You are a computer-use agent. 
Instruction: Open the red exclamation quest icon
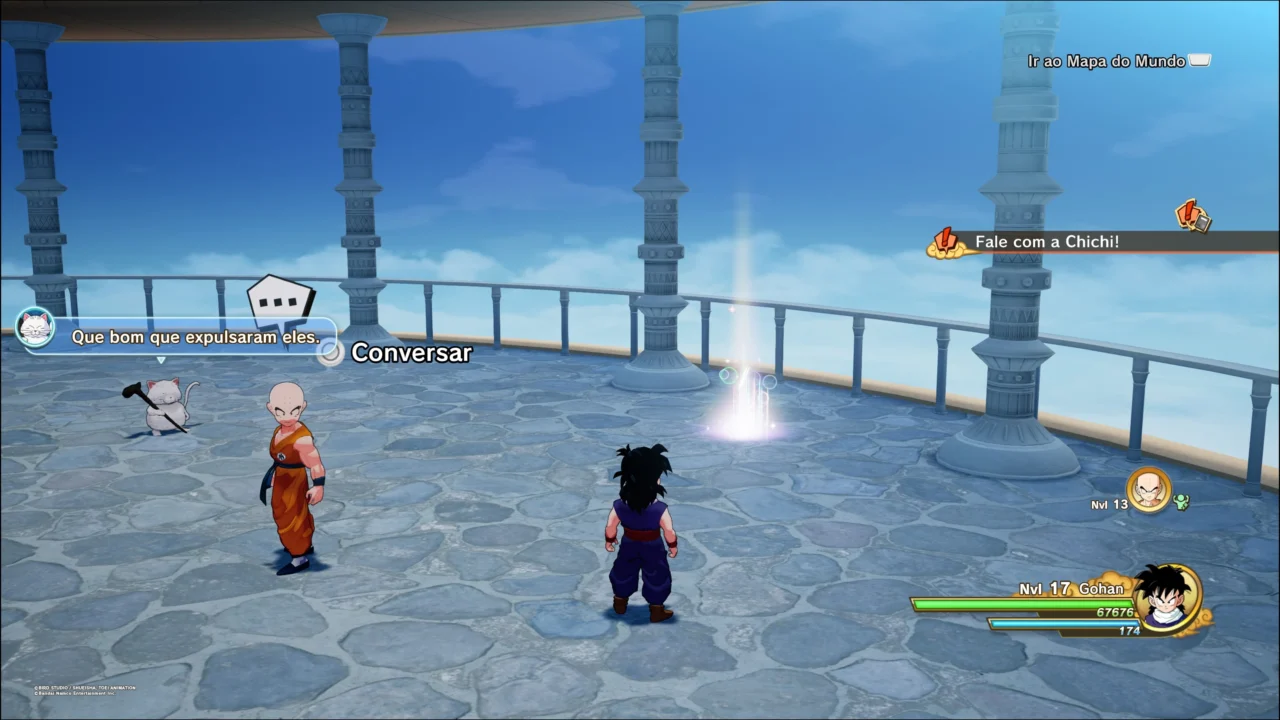(x=1192, y=215)
